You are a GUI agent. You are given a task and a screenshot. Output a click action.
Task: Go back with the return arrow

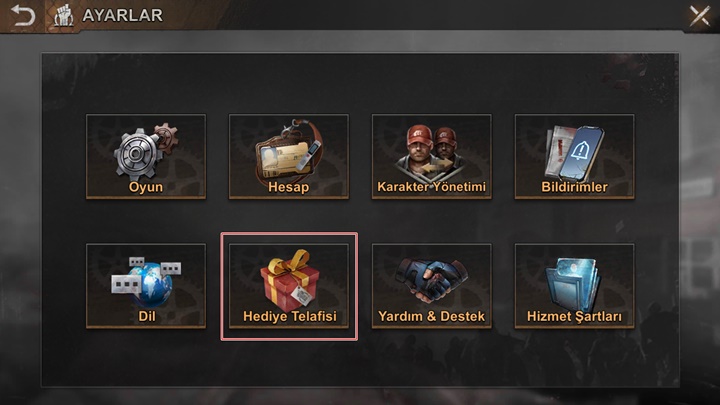[22, 16]
